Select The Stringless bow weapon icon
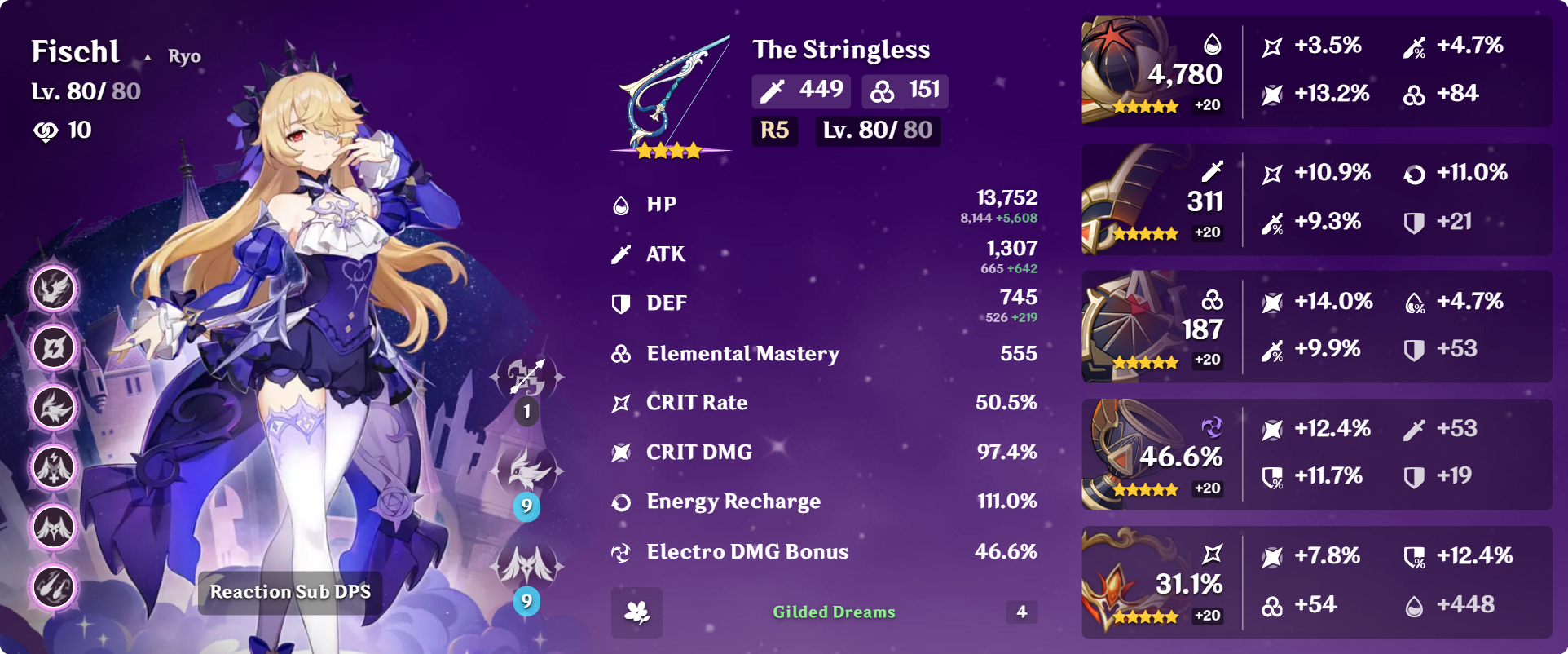The width and height of the screenshot is (1568, 654). click(670, 94)
